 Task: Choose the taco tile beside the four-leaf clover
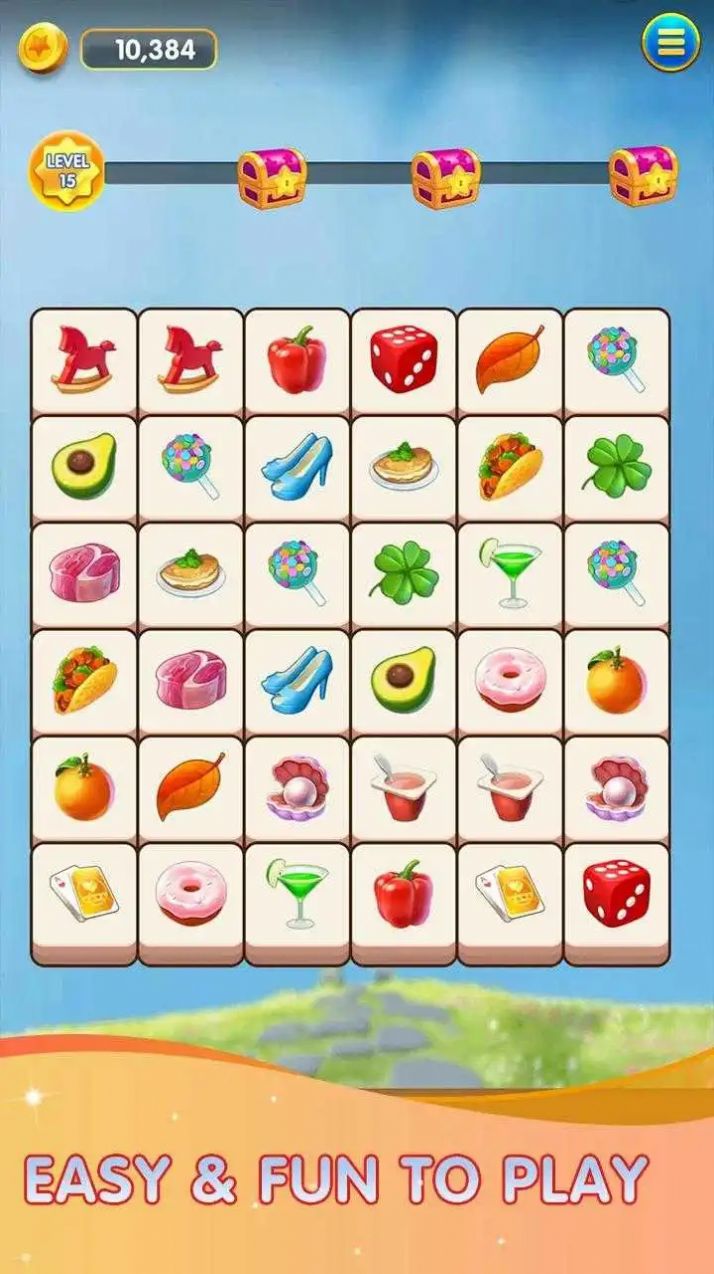(x=510, y=467)
